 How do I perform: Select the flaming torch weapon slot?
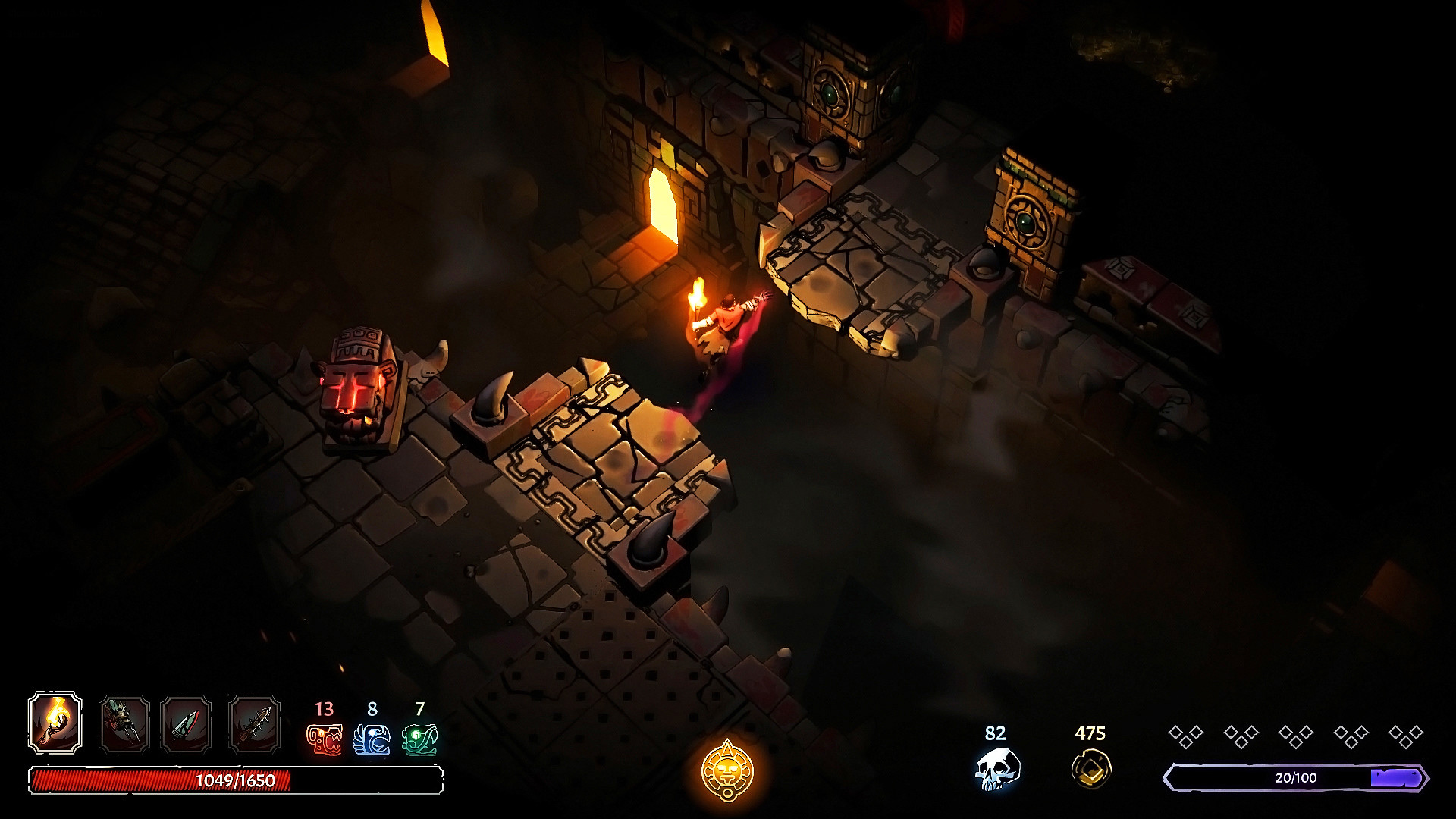[x=55, y=722]
